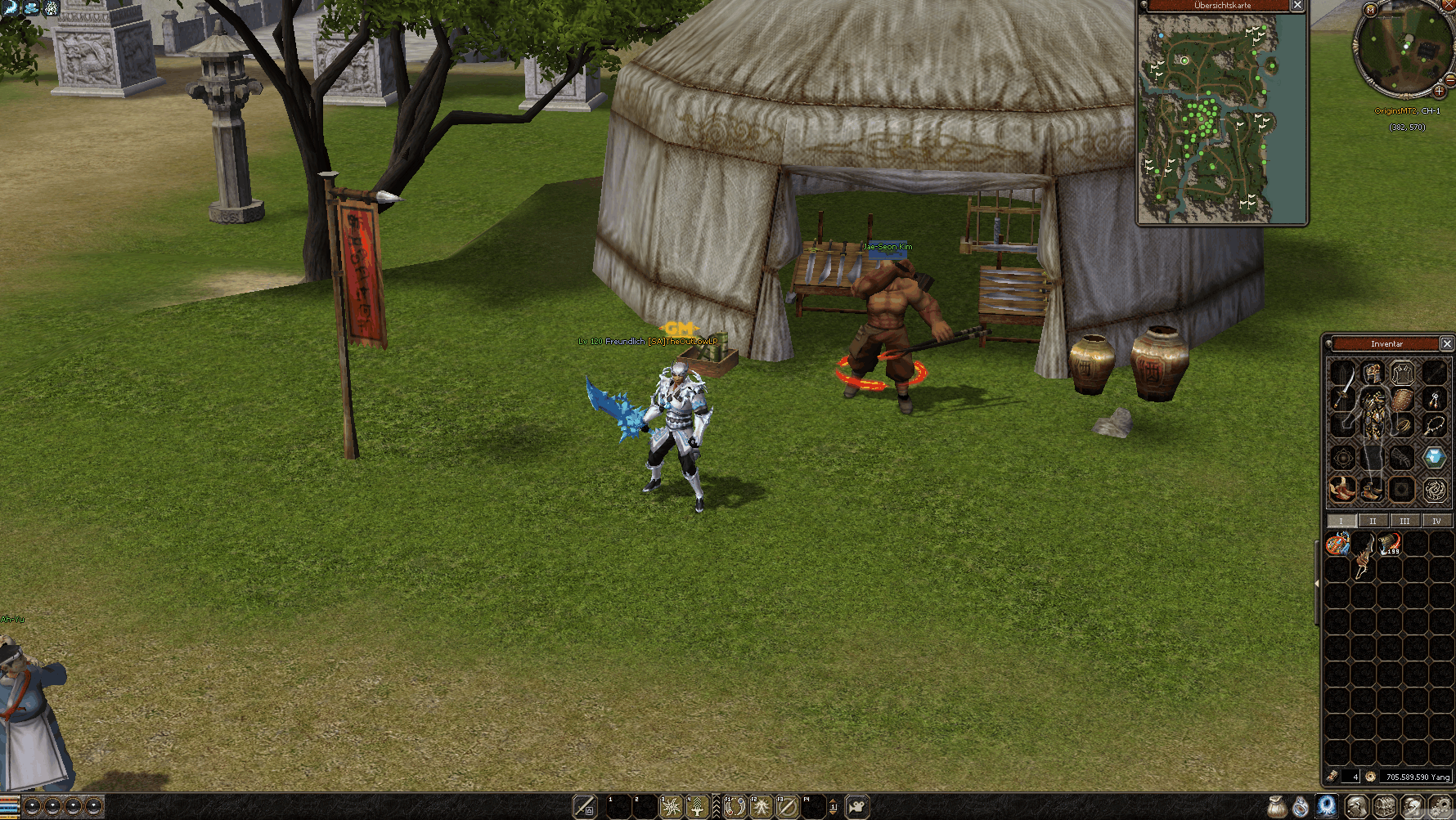This screenshot has height=820, width=1456.
Task: Open the item shop chest icon
Action: 1385,807
